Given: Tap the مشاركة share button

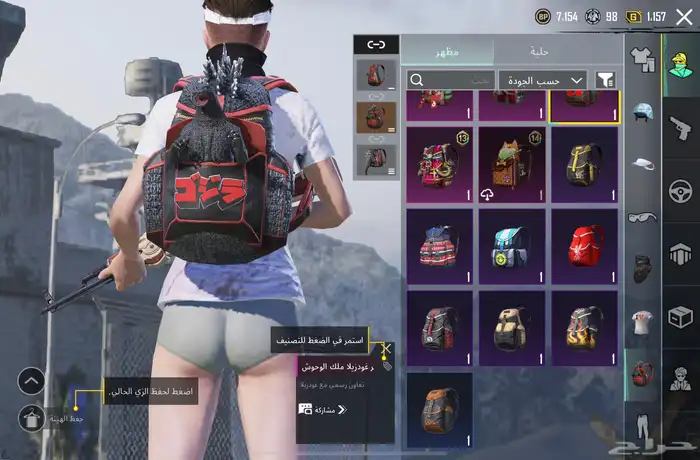Looking at the screenshot, I should point(322,409).
